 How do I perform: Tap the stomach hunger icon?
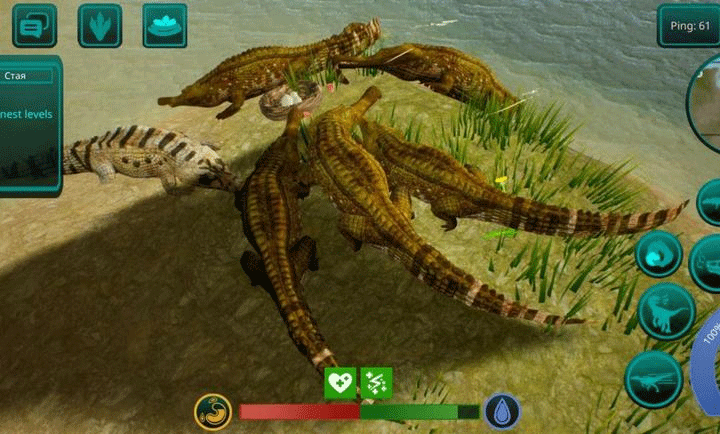tap(213, 411)
